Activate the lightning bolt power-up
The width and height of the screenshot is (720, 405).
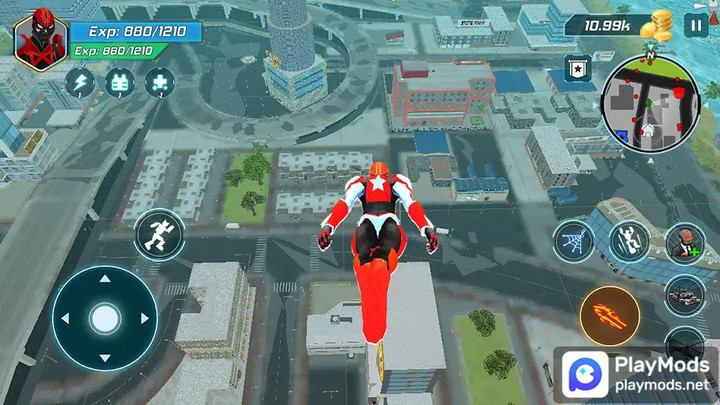click(80, 82)
